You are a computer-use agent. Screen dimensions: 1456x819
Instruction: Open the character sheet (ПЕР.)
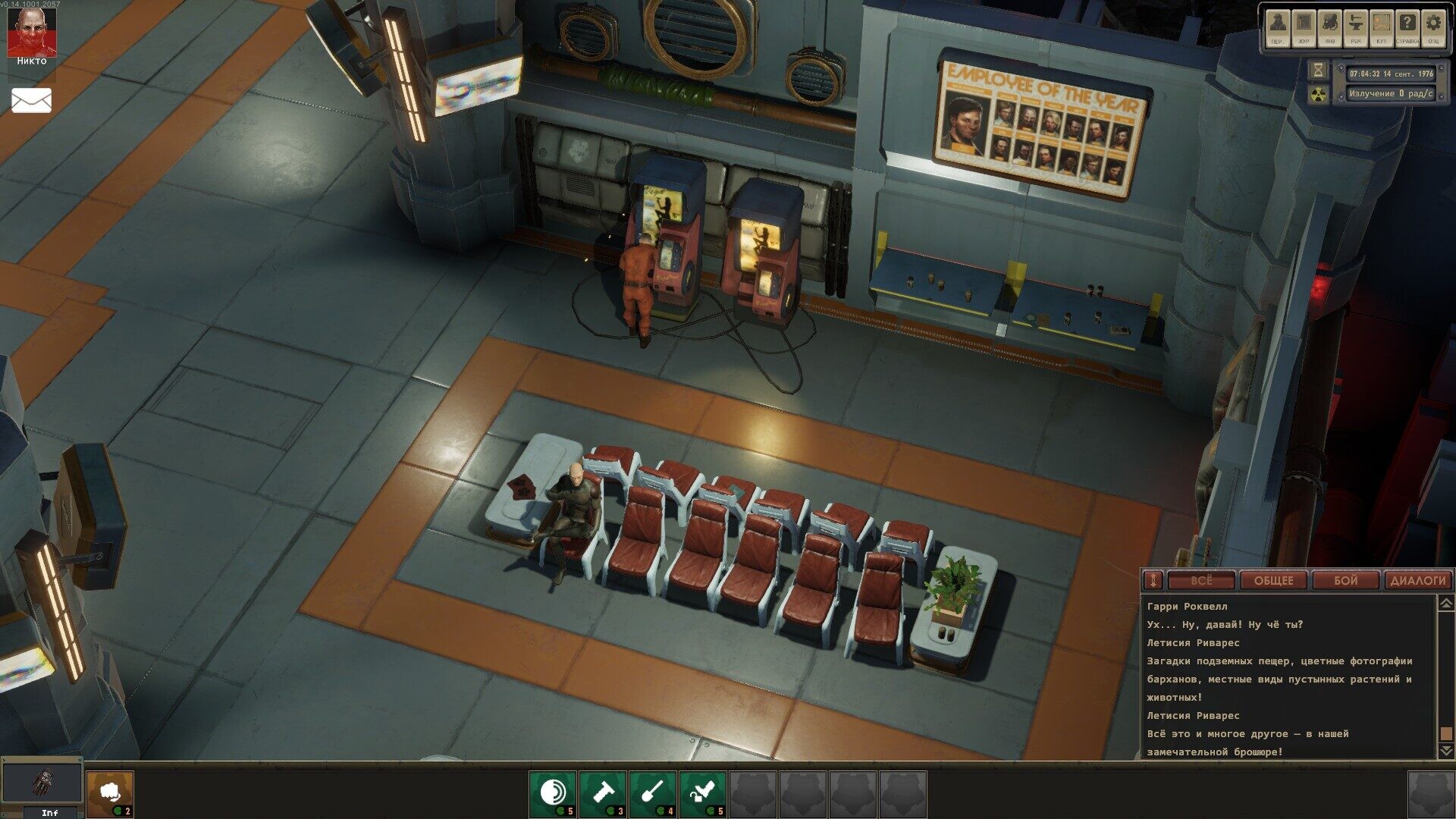pos(1278,27)
